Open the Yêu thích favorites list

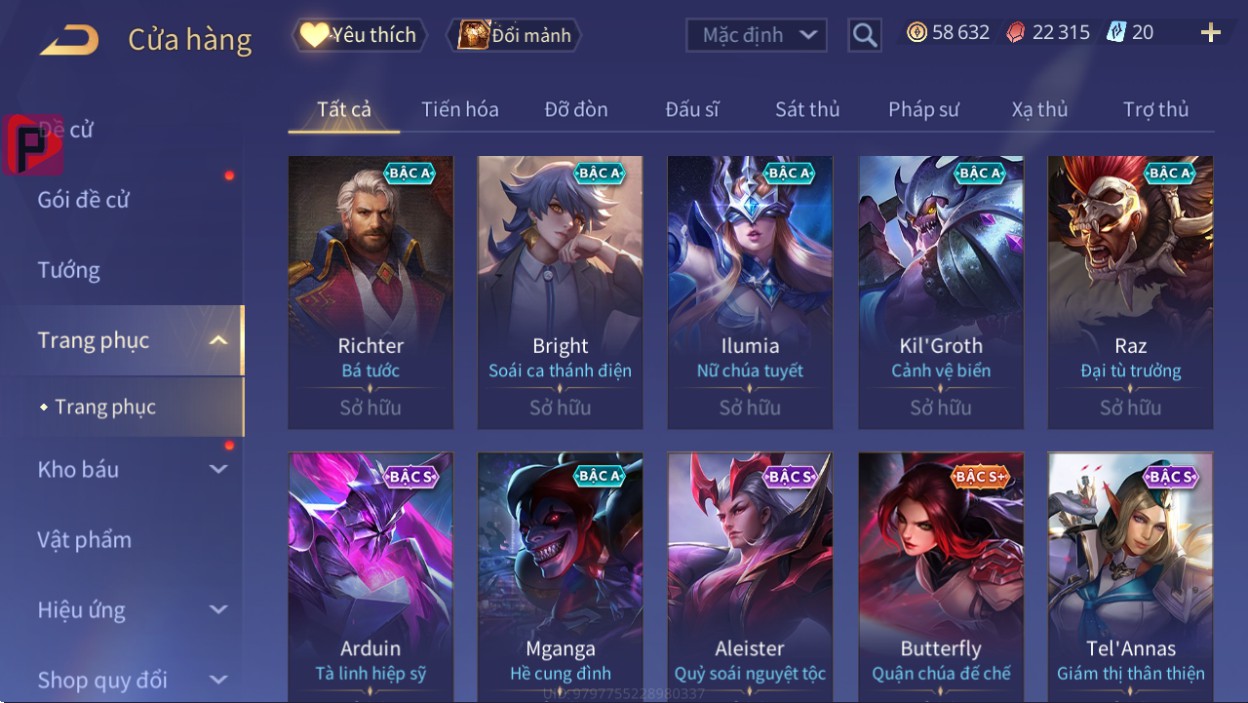pyautogui.click(x=359, y=35)
